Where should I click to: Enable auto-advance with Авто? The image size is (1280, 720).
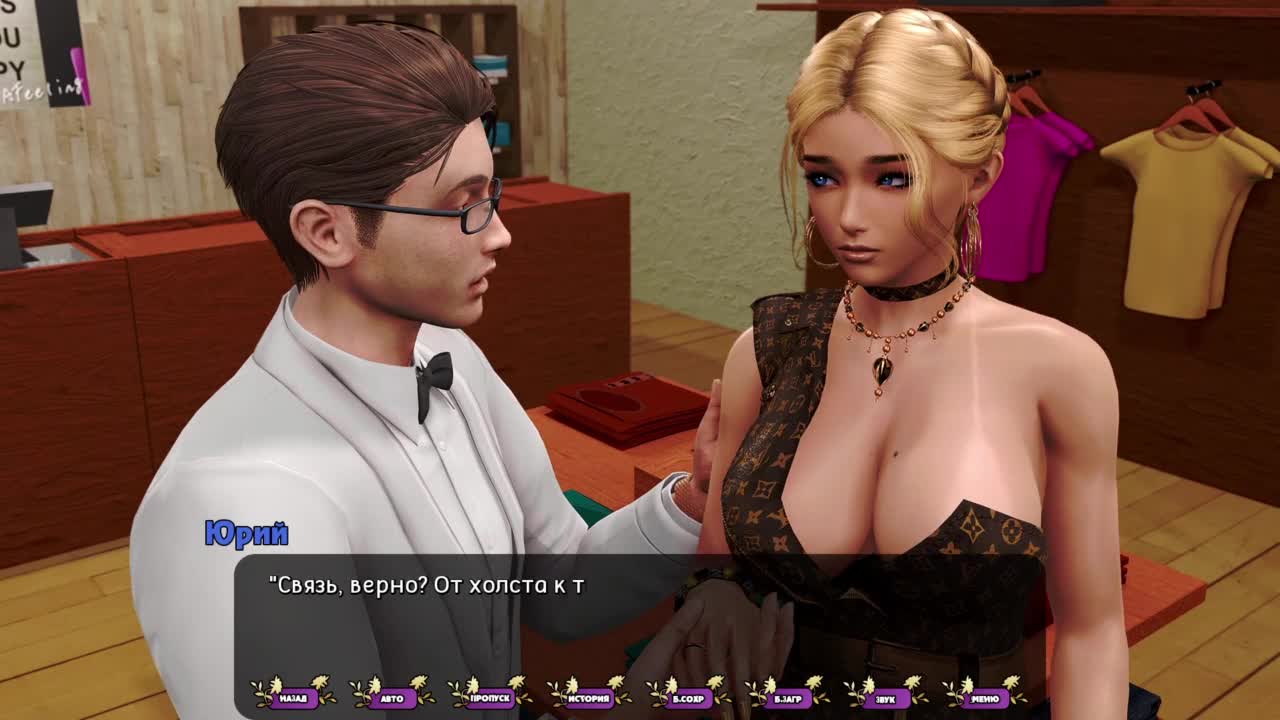pyautogui.click(x=392, y=697)
